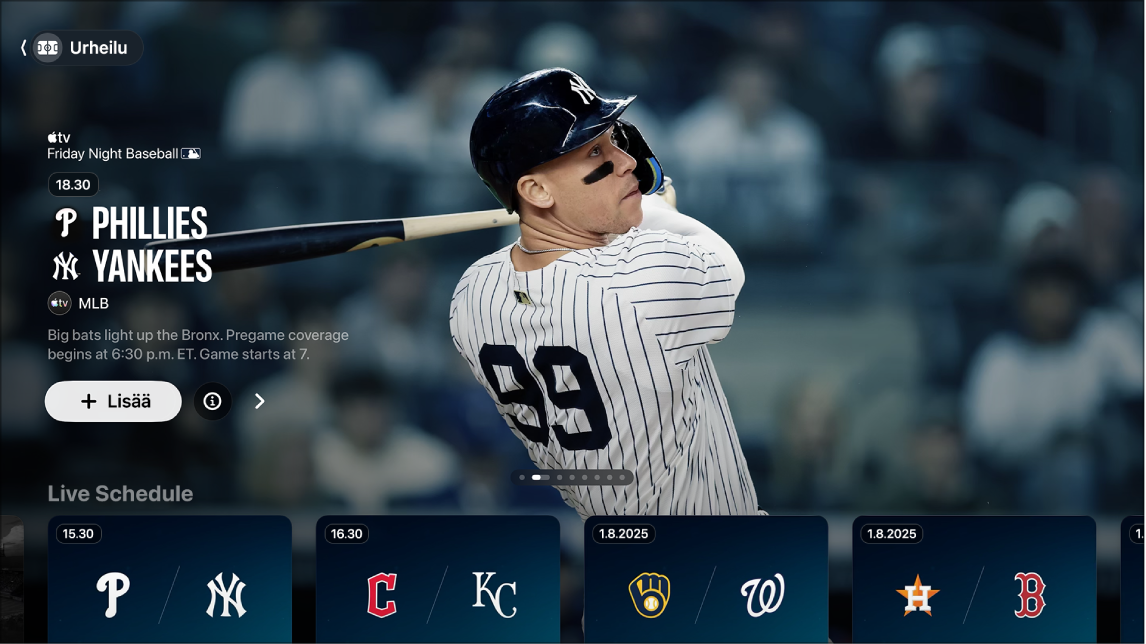The width and height of the screenshot is (1146, 644).
Task: Click the carousel page indicator dots
Action: coord(573,478)
